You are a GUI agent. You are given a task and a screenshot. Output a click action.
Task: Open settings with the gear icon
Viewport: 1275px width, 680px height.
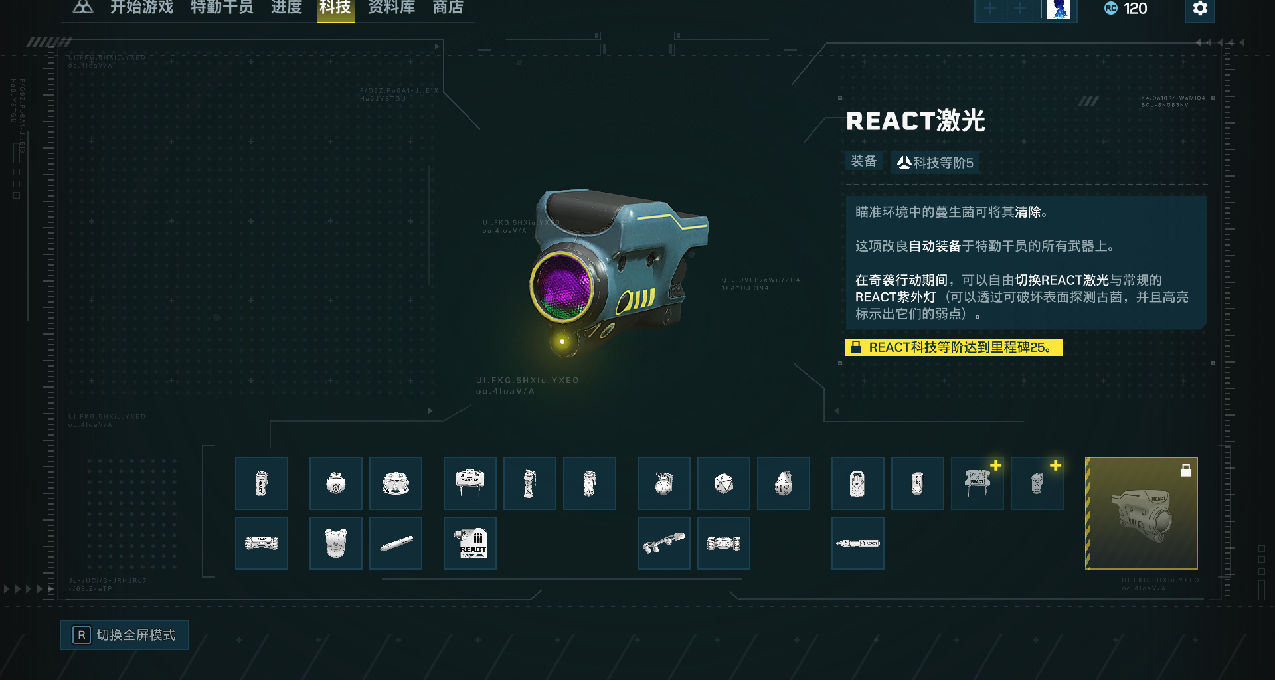click(x=1200, y=9)
